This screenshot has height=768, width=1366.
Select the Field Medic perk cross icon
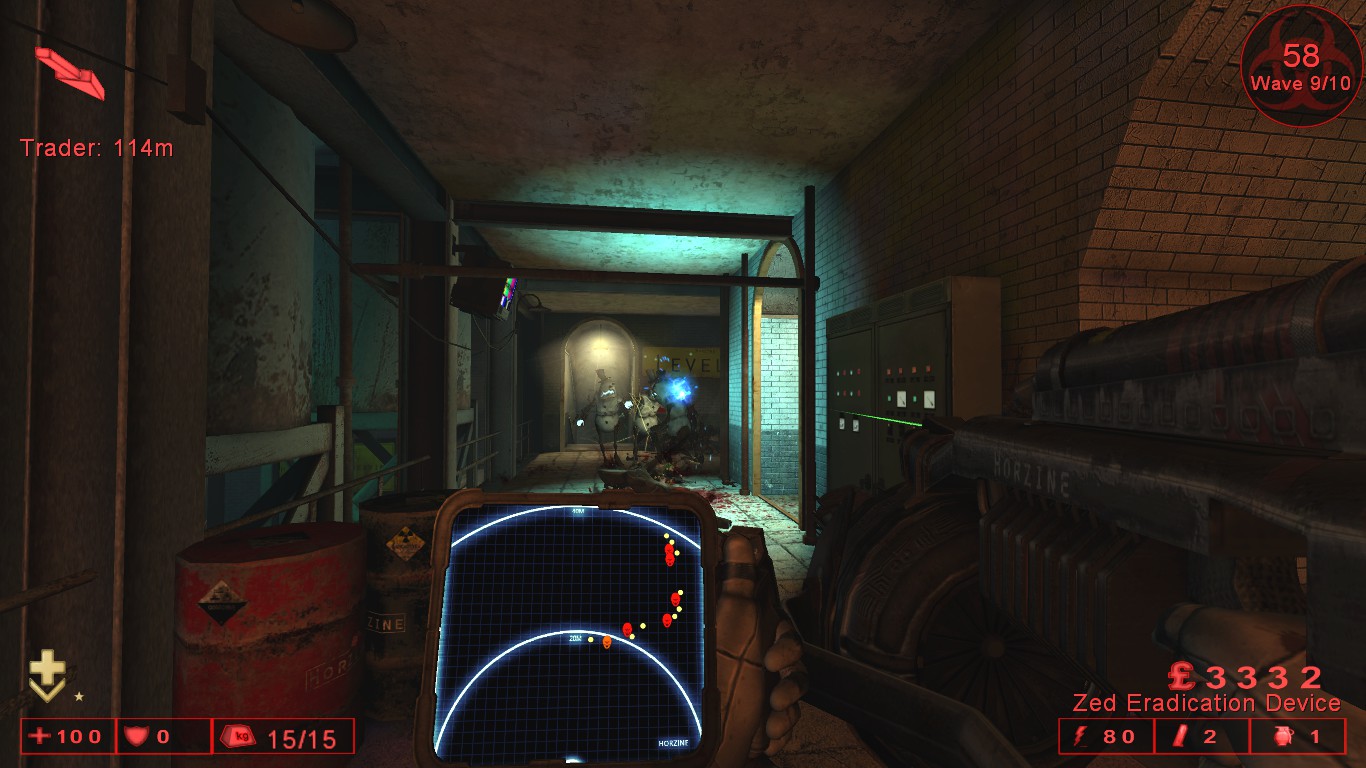[46, 673]
